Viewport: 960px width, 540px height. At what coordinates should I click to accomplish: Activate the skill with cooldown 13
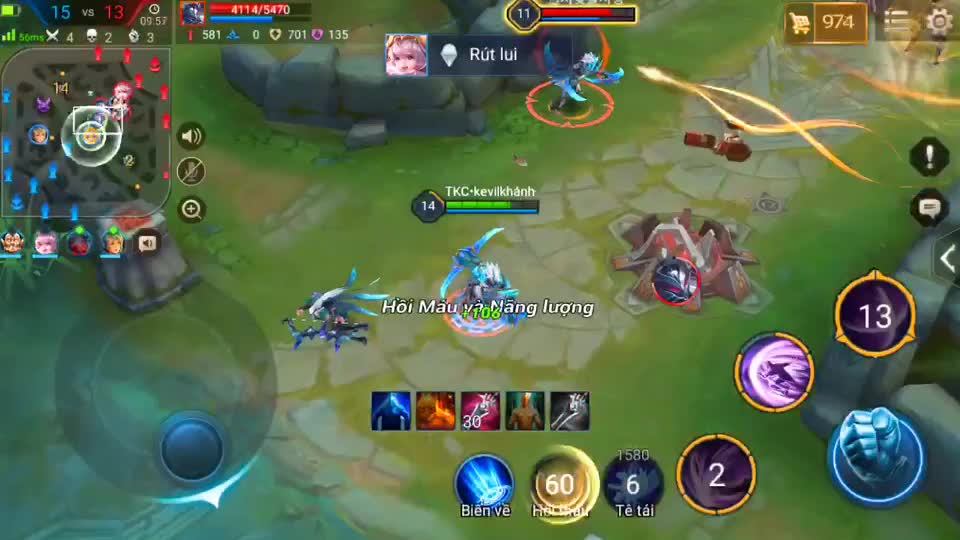875,316
